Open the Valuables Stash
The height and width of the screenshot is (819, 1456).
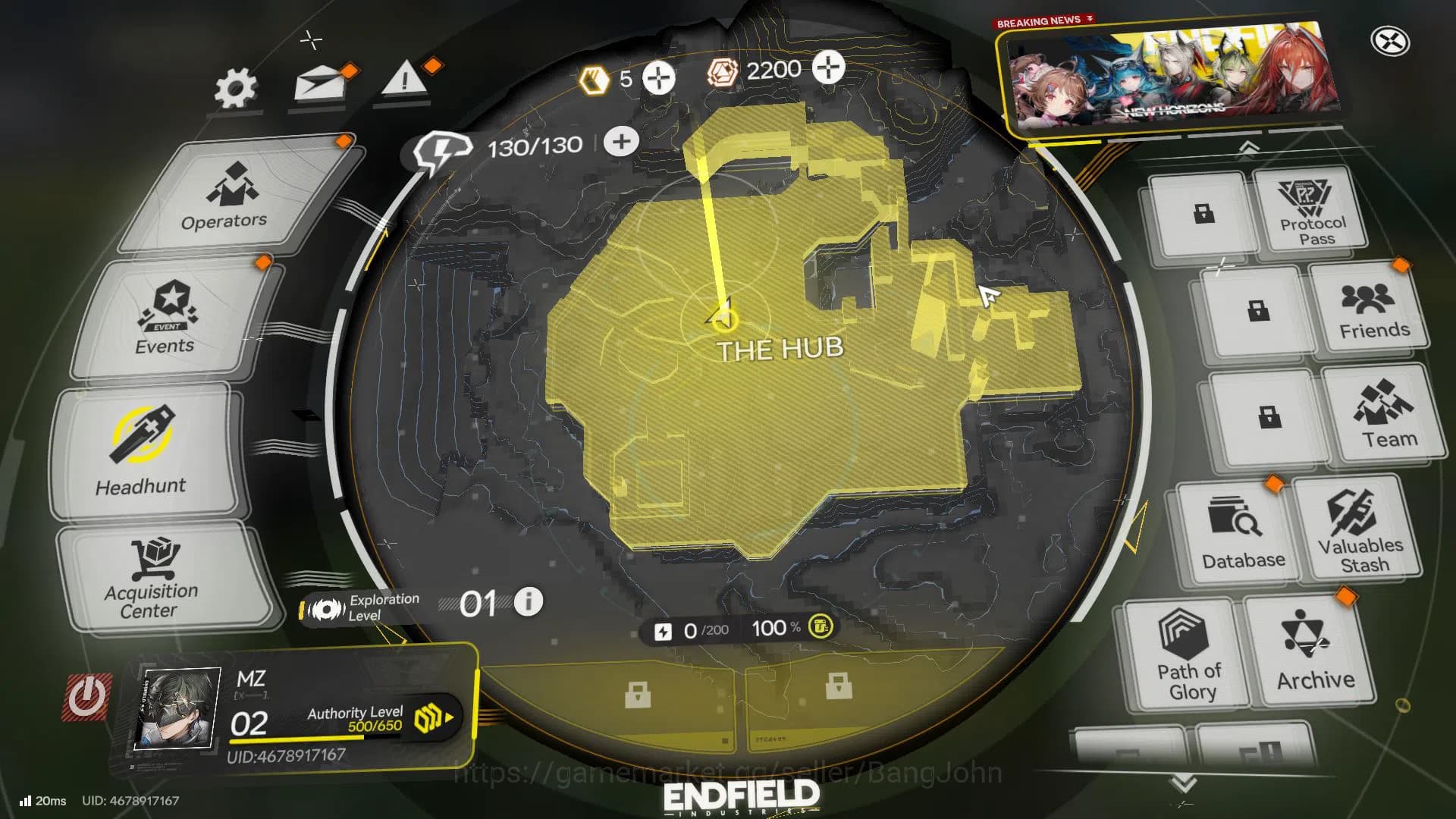coord(1359,529)
